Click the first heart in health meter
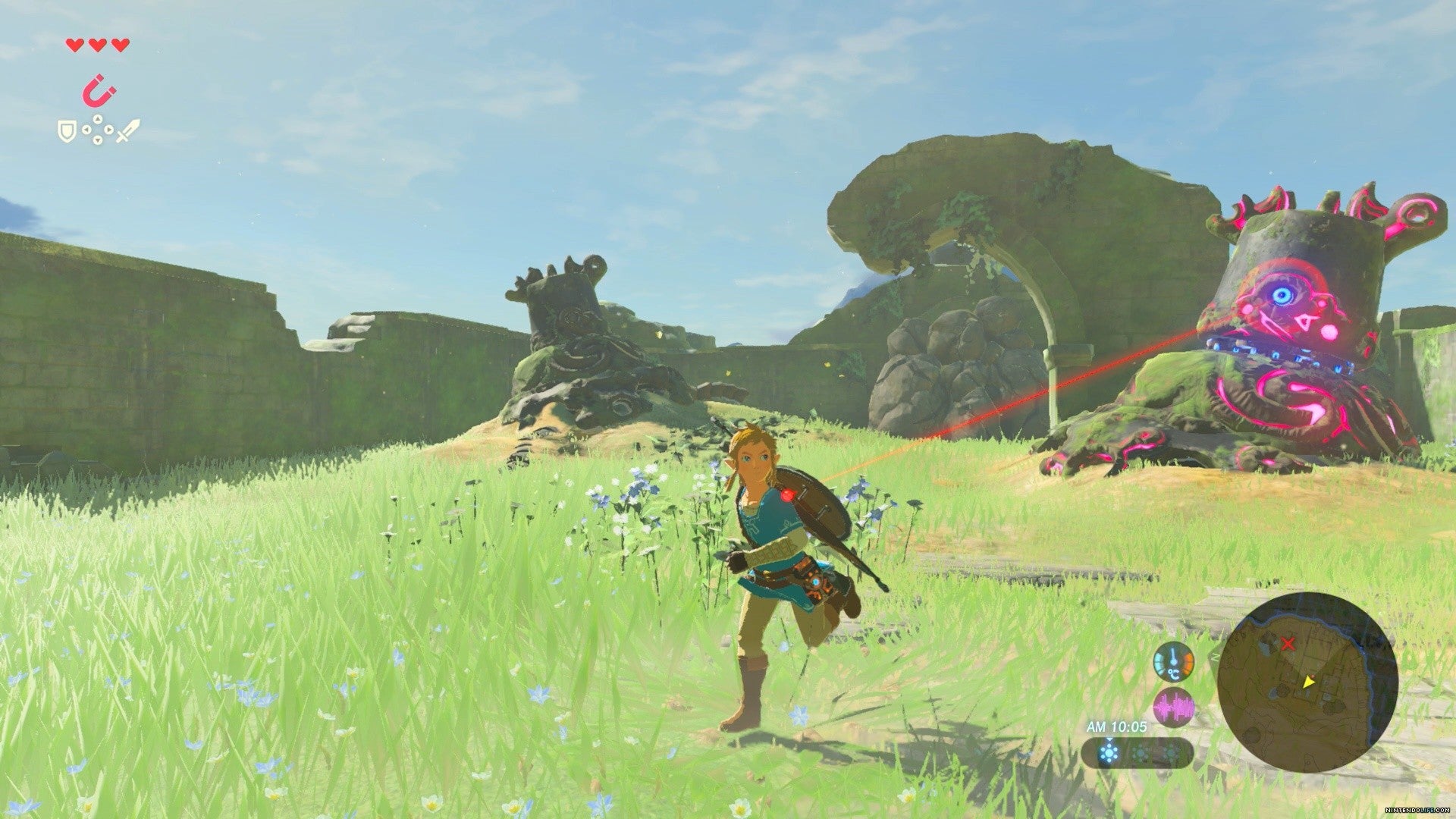Screen dimensions: 1456x819 74,45
